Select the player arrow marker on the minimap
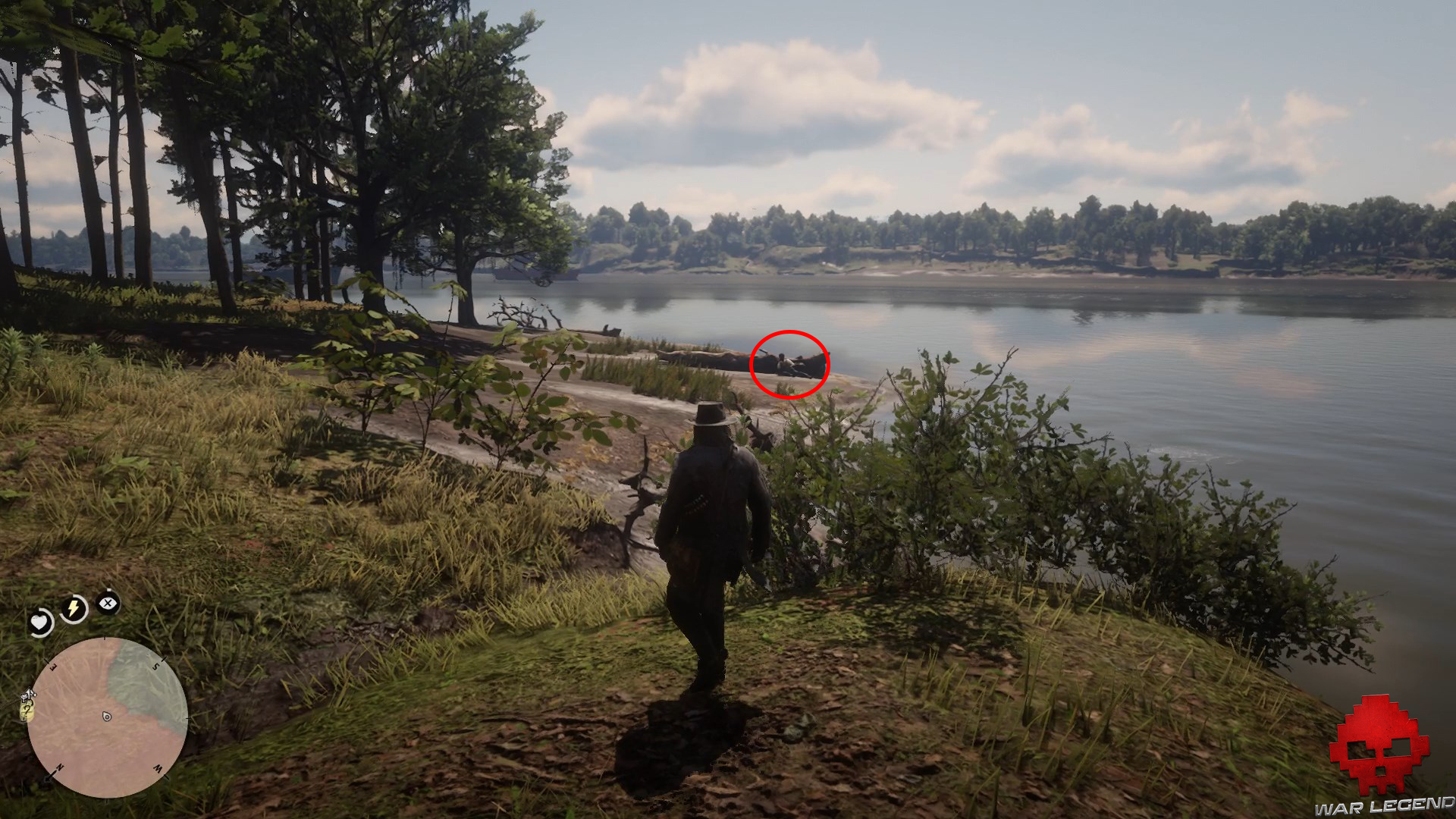 coord(107,716)
